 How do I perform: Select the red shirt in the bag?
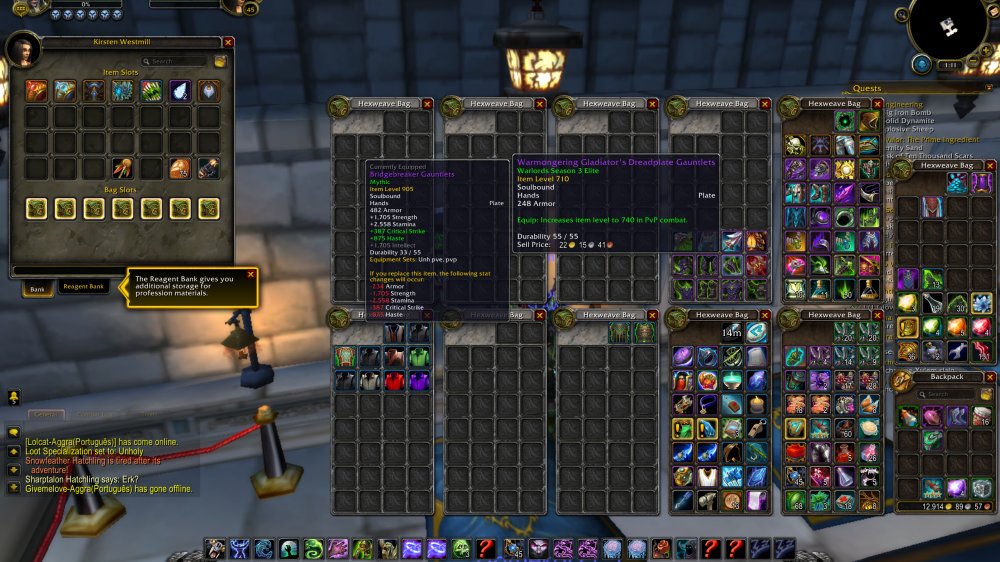(x=394, y=380)
